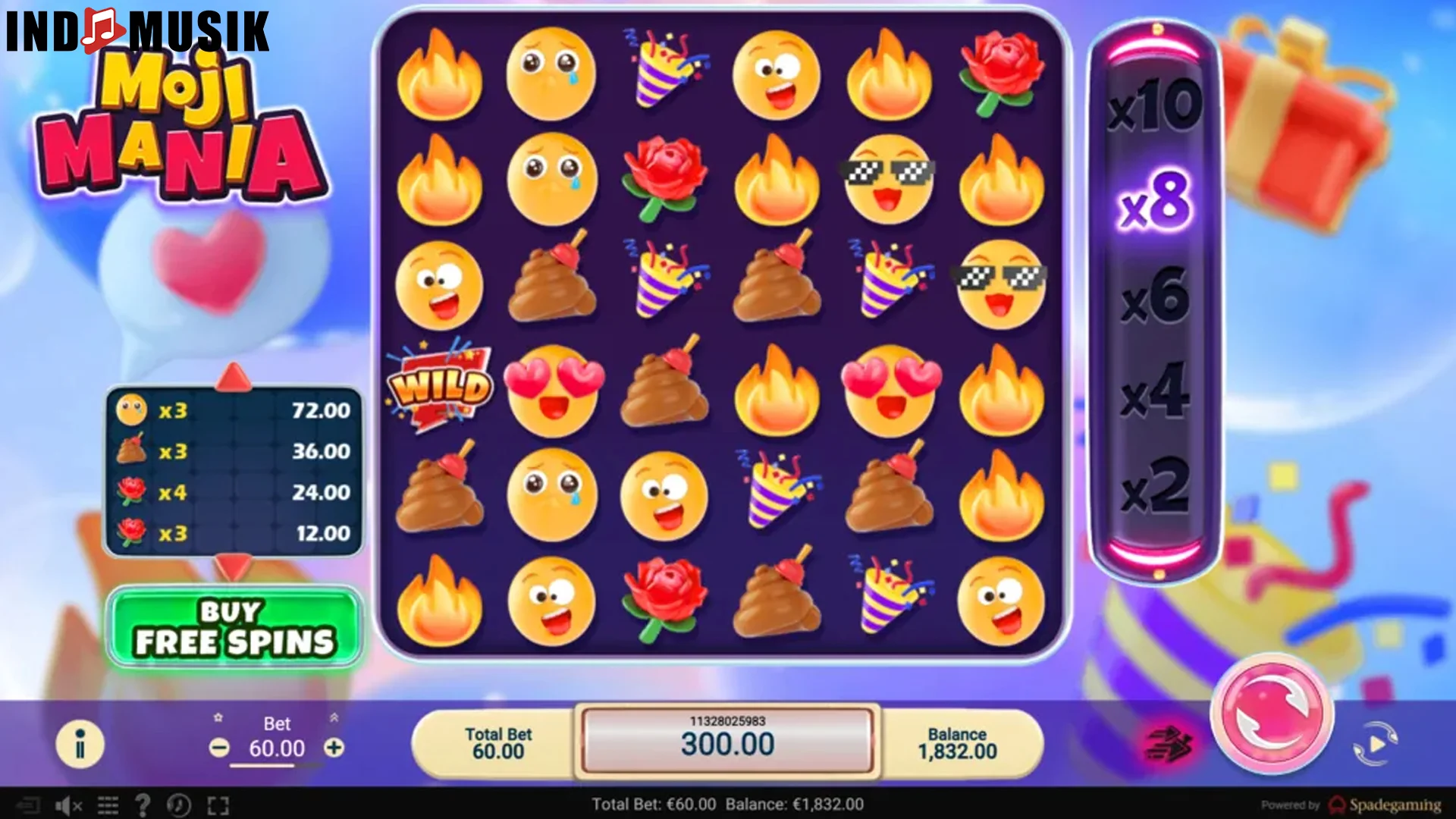Open the game settings menu

click(106, 806)
